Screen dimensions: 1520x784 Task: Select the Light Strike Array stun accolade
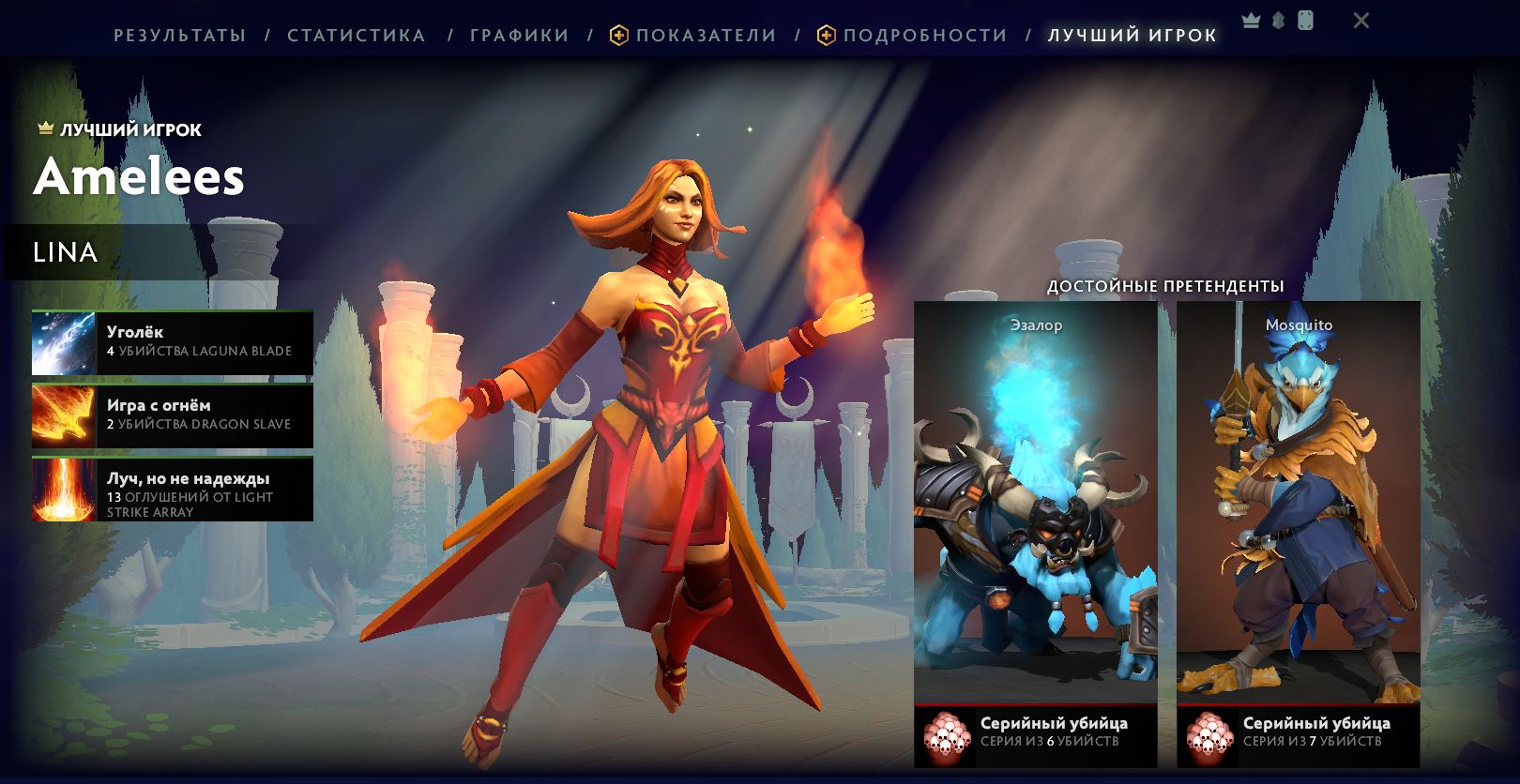click(x=173, y=490)
